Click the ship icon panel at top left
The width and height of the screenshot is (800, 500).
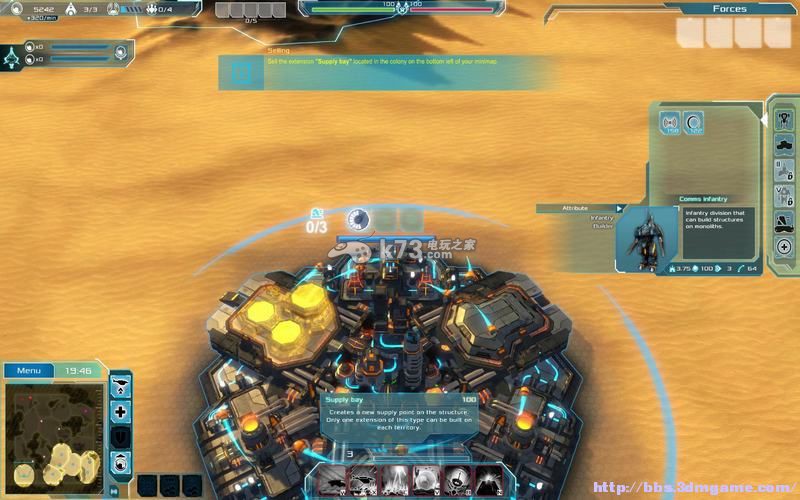(x=12, y=57)
